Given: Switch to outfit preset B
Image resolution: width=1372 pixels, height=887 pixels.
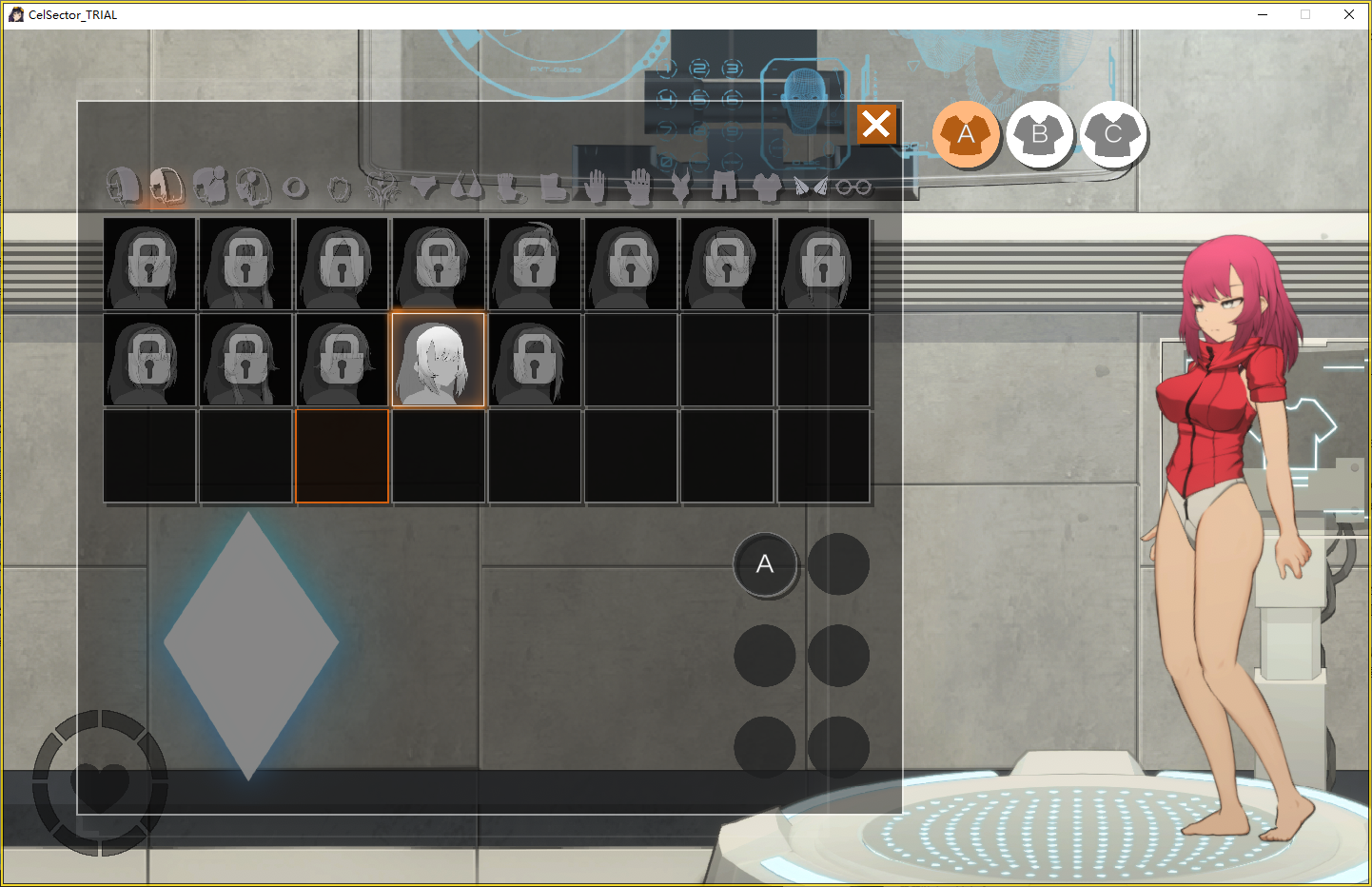Looking at the screenshot, I should [1039, 134].
